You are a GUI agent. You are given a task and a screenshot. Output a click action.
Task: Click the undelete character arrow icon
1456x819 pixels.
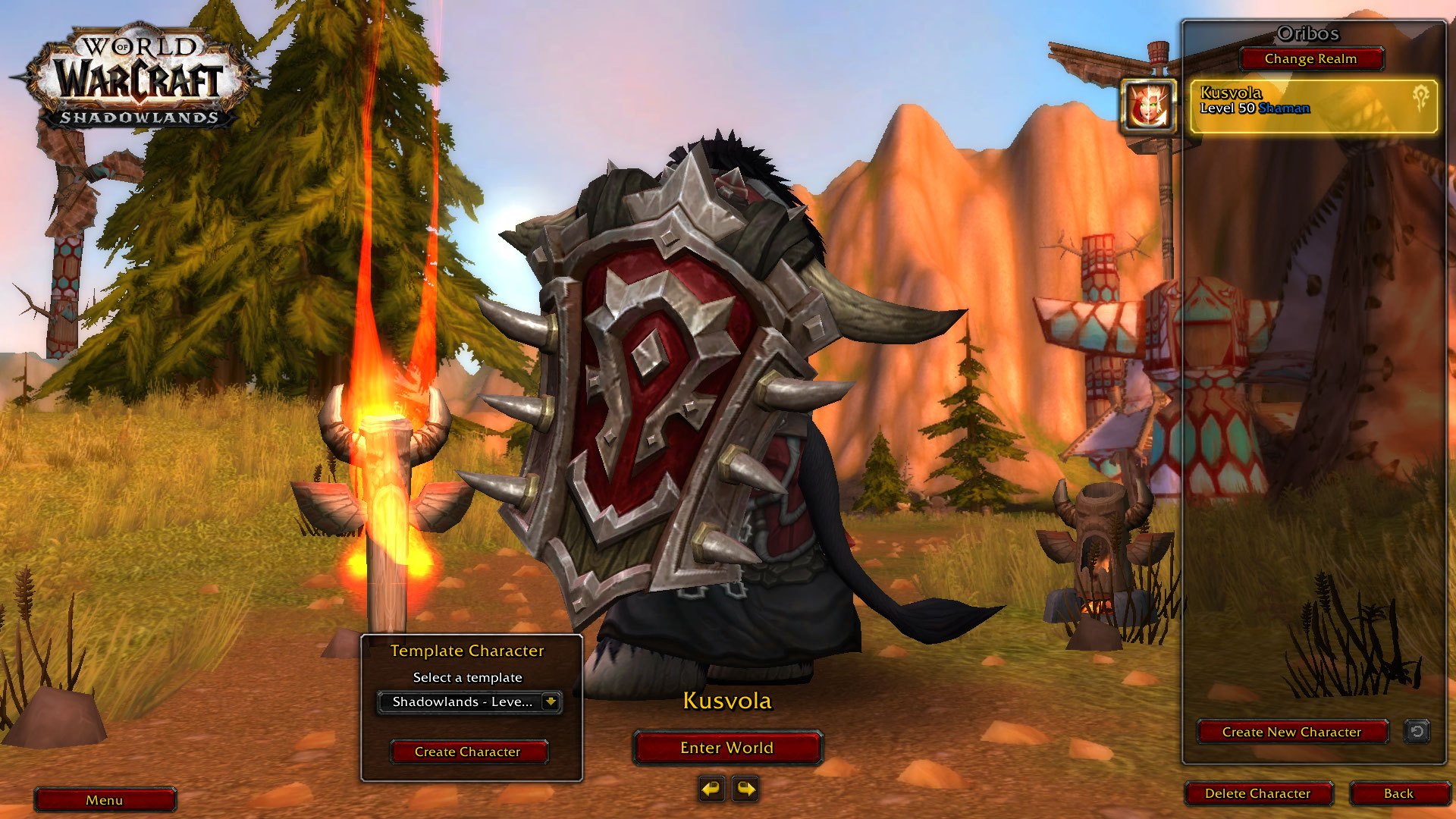pyautogui.click(x=1417, y=731)
